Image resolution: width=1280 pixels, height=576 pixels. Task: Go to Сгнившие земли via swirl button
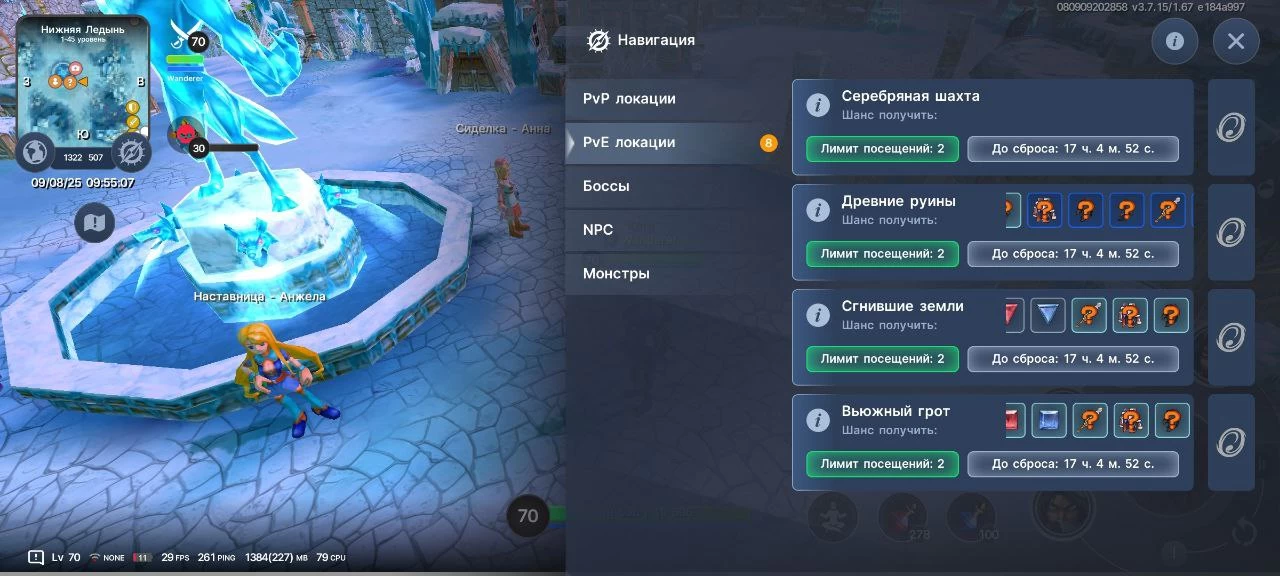click(1230, 337)
